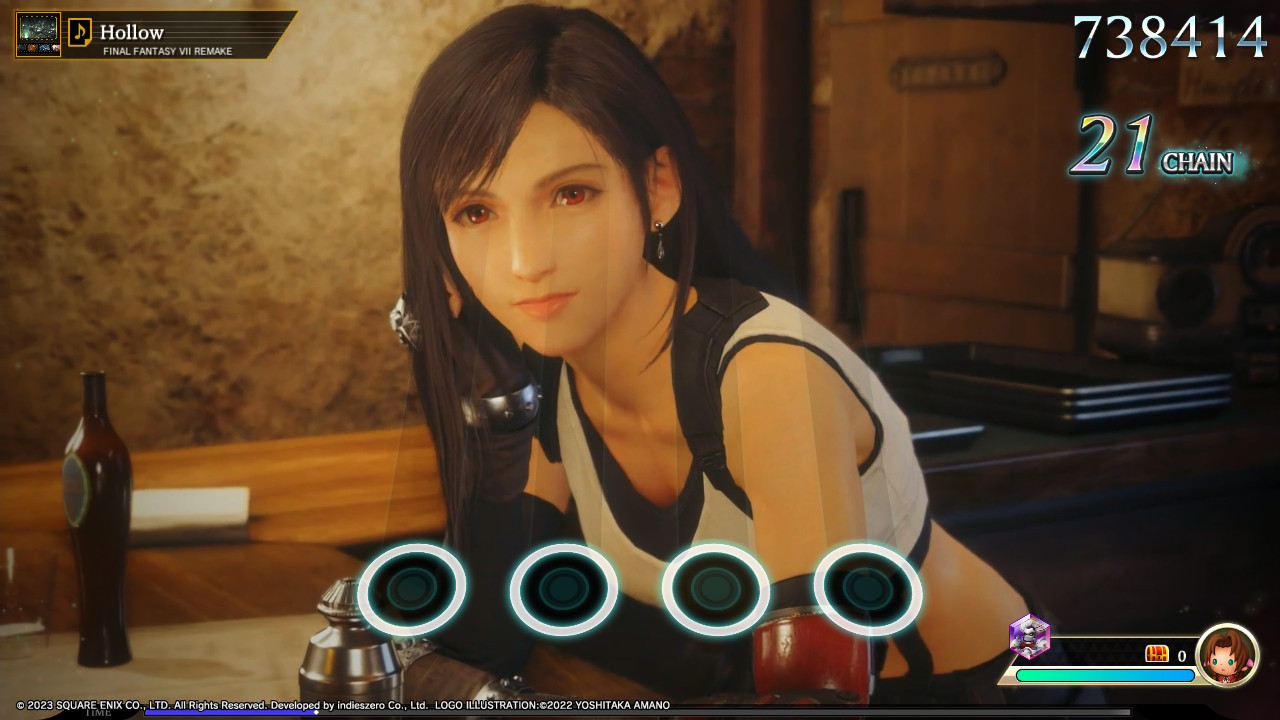
Task: Click the FFVII Remake album art thumbnail
Action: [36, 30]
